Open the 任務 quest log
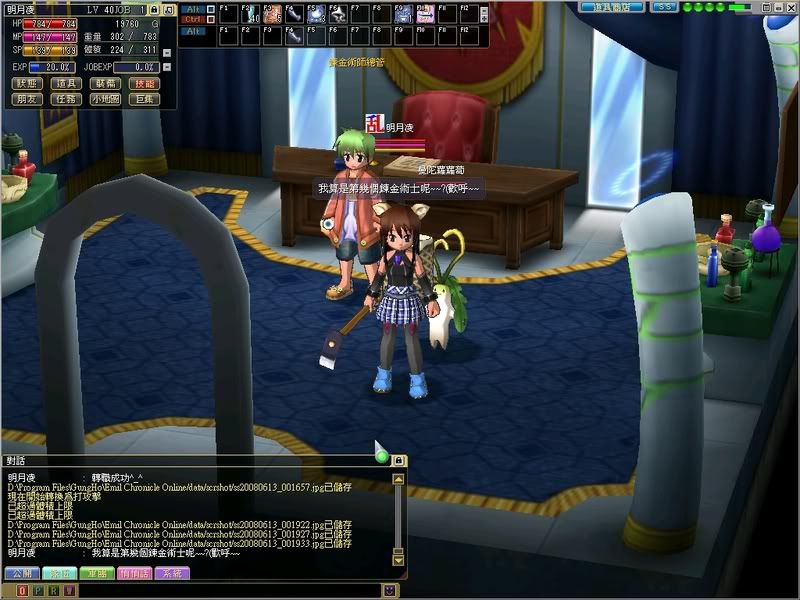This screenshot has width=800, height=600. click(66, 99)
